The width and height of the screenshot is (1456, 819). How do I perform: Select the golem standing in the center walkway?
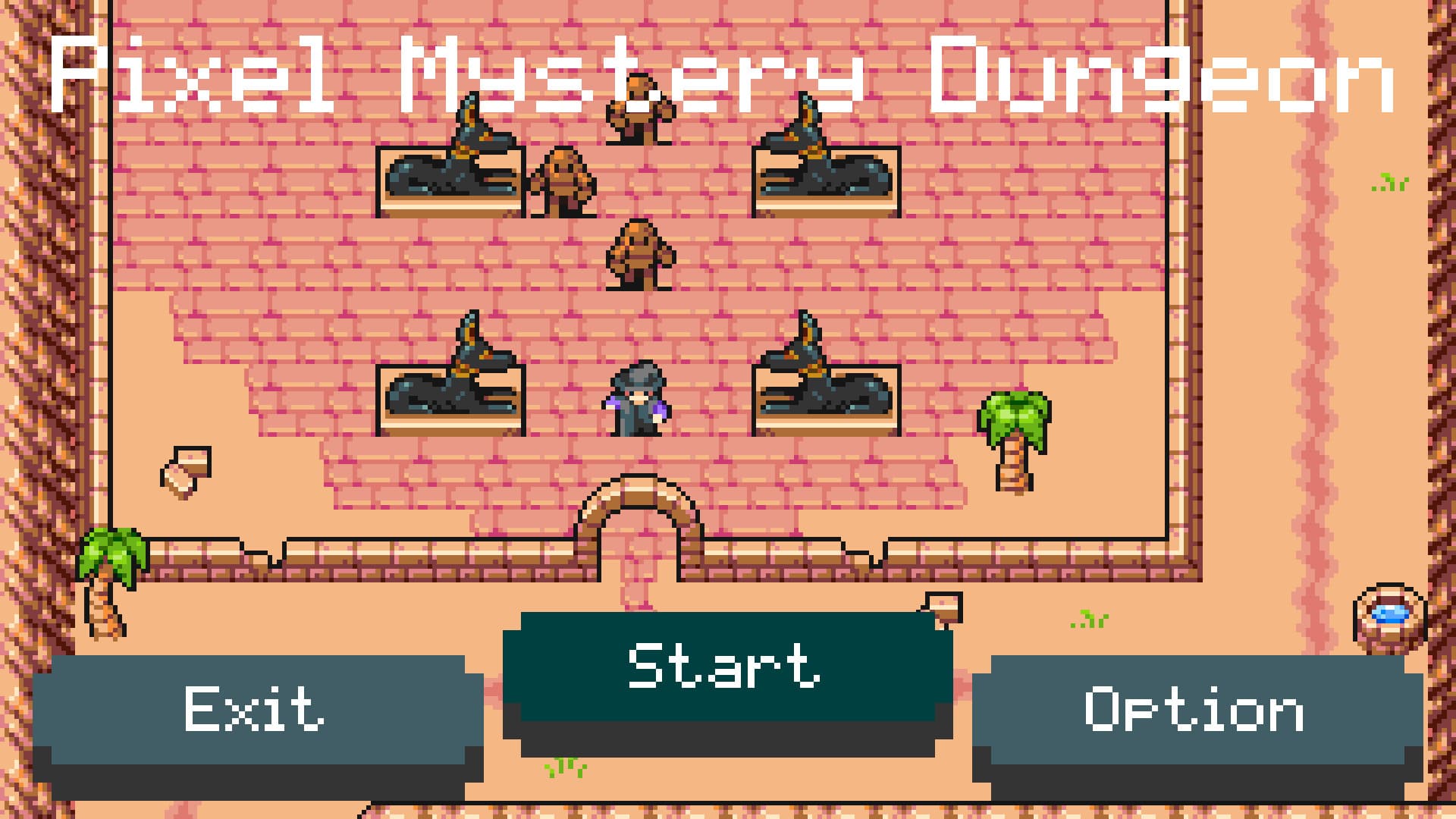click(x=641, y=254)
